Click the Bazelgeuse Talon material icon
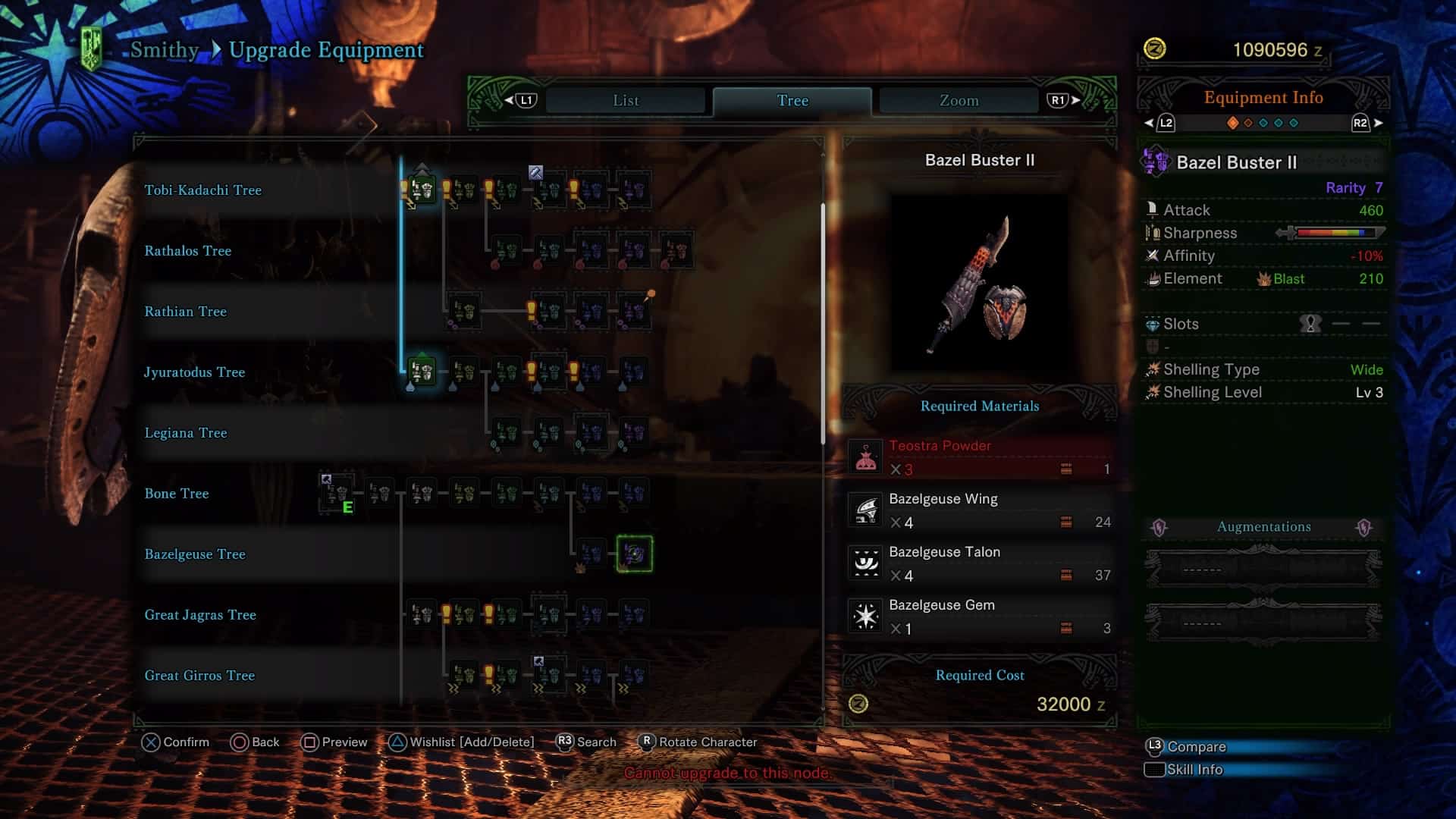Viewport: 1456px width, 819px height. coord(864,563)
